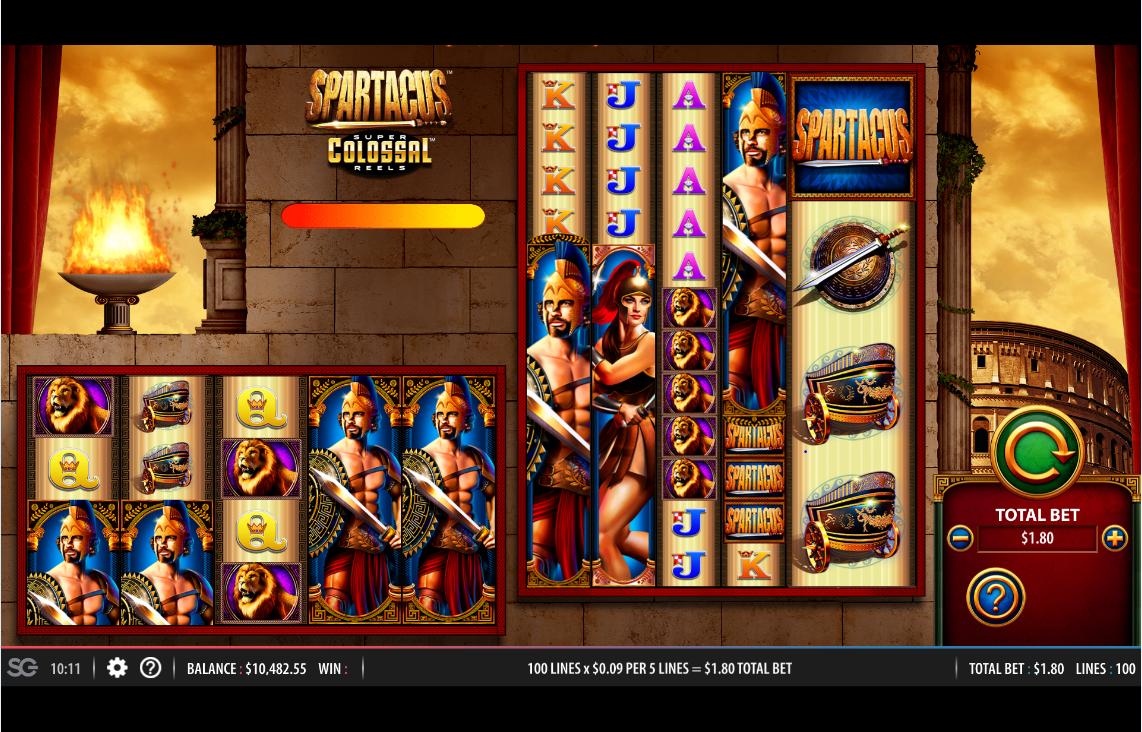Decrease the total bet with minus
The width and height of the screenshot is (1142, 732).
pos(960,539)
